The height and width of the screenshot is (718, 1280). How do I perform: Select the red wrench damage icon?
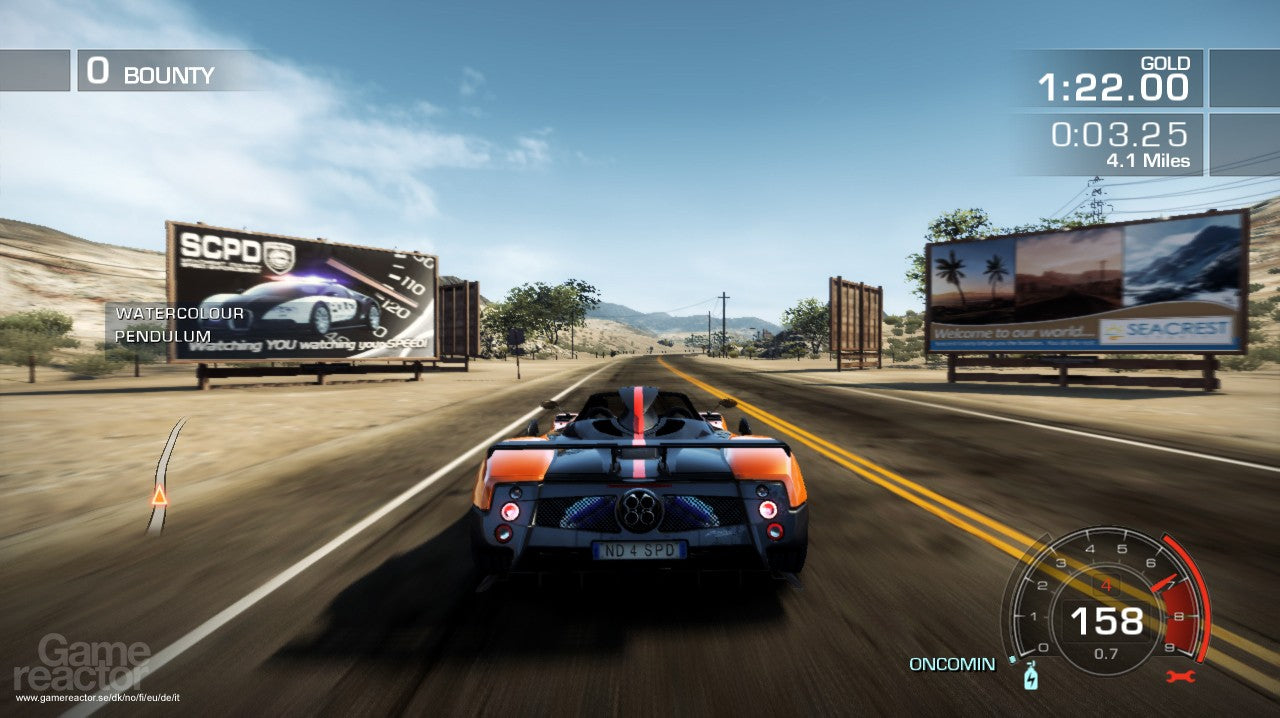point(1180,677)
